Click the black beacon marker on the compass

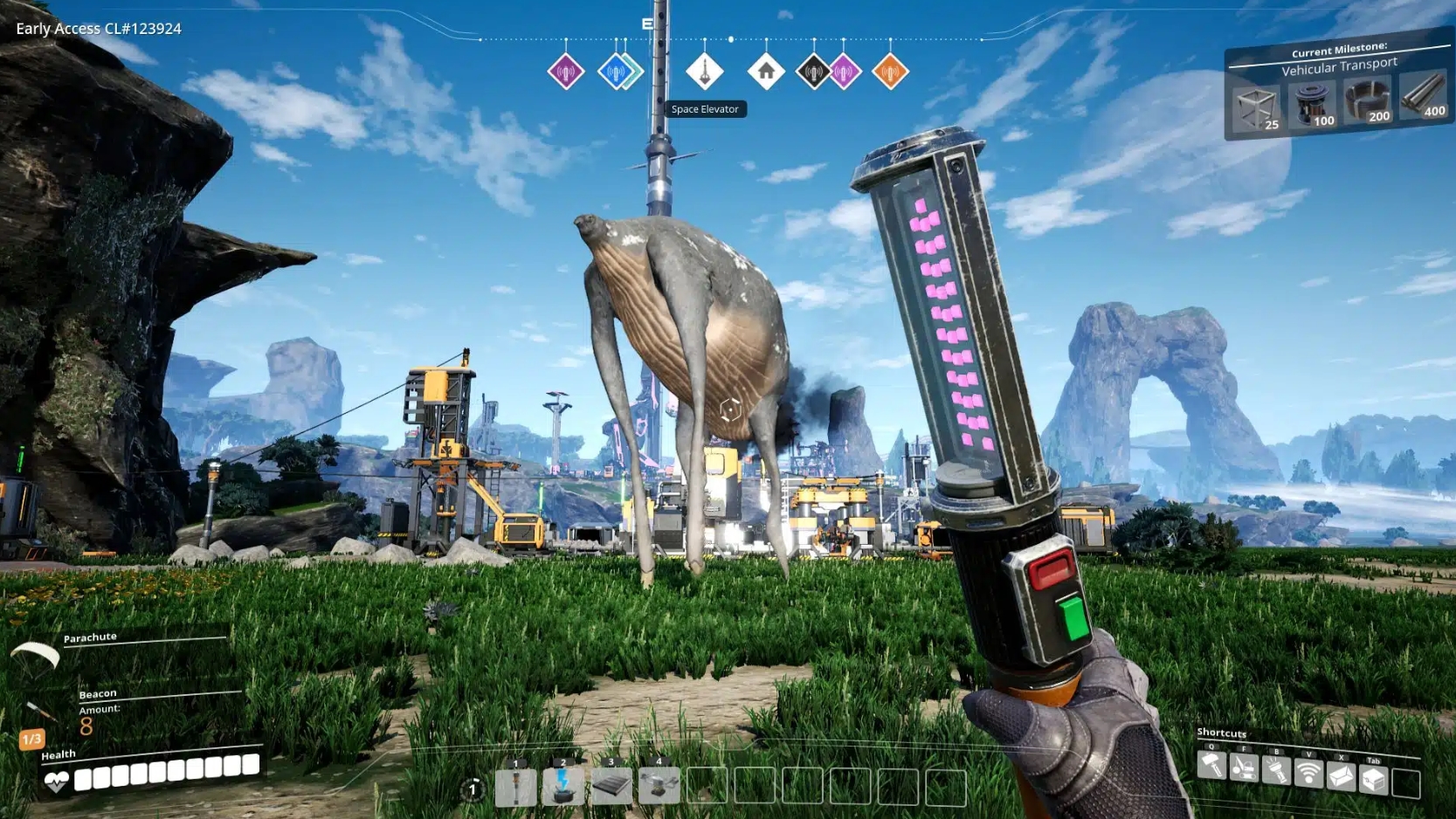click(813, 72)
